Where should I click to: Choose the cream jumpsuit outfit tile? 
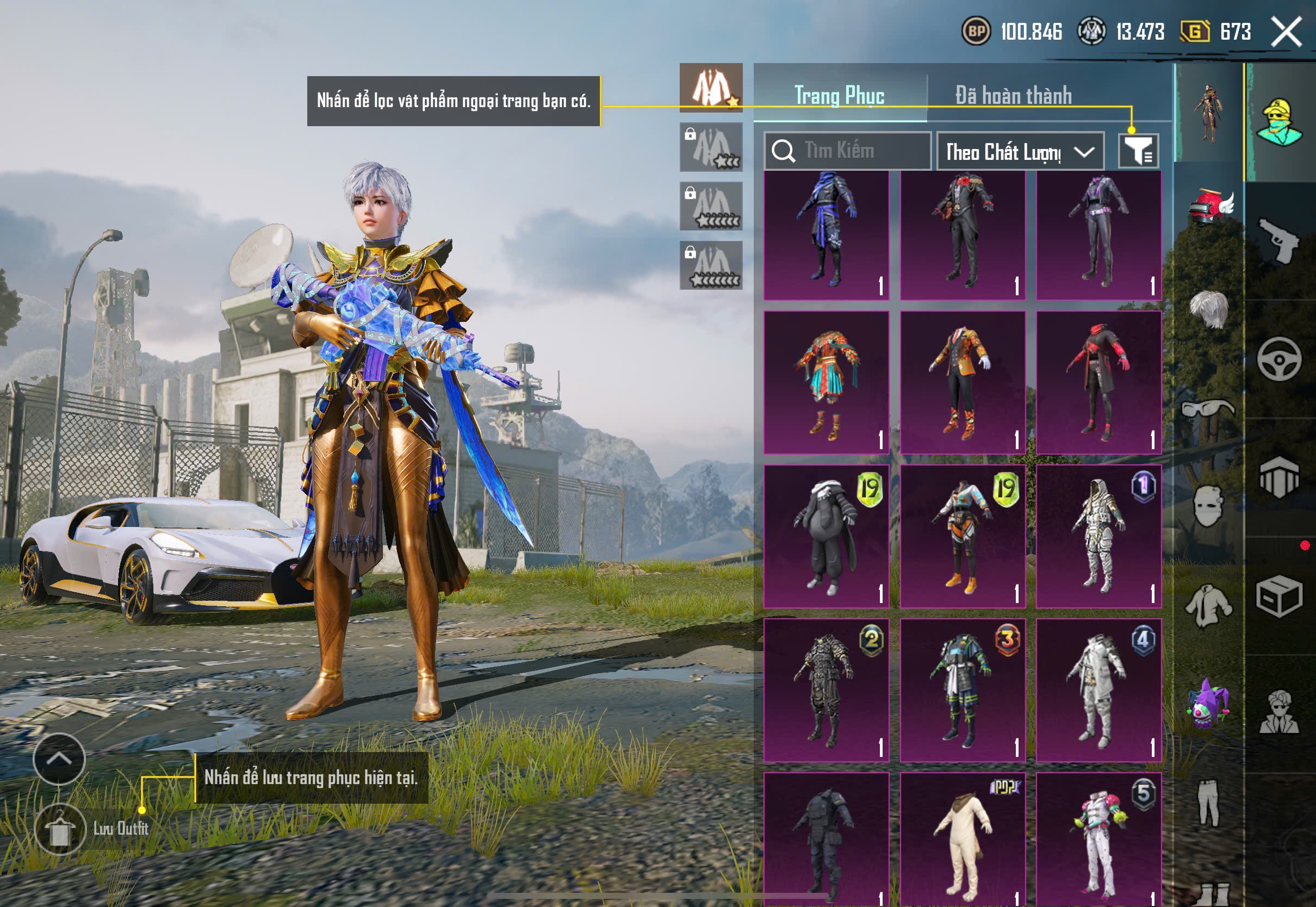[x=962, y=838]
